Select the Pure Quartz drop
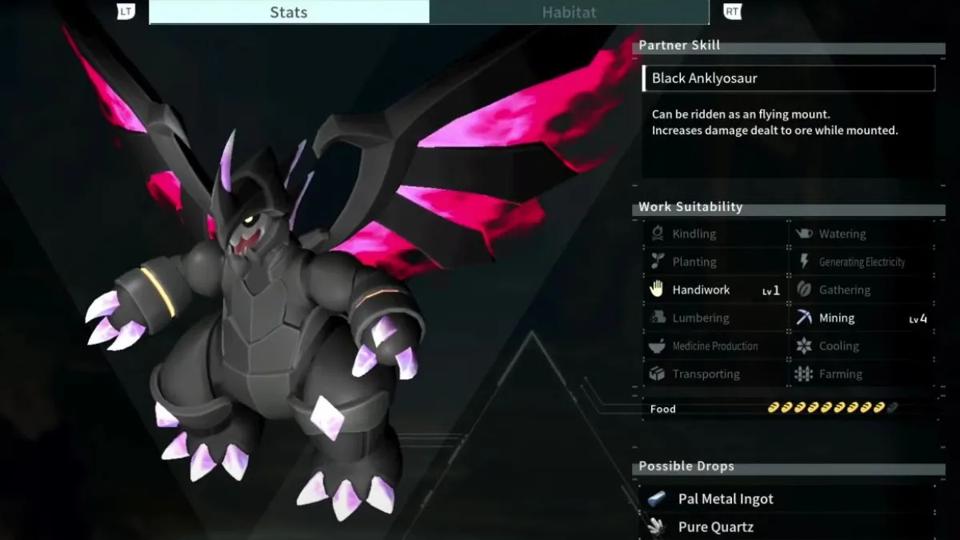This screenshot has width=960, height=540. [x=715, y=527]
